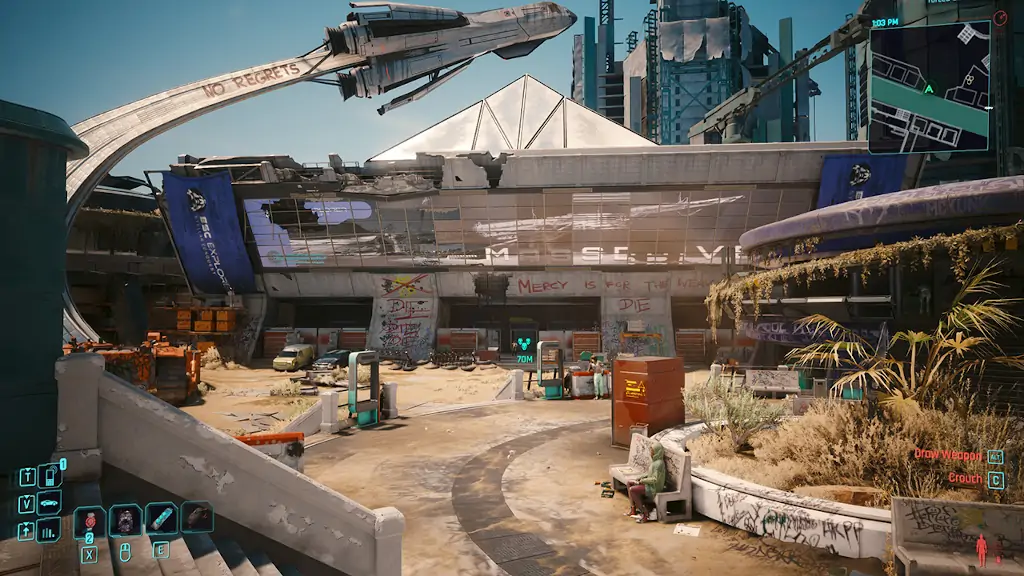Click the skull marker showing 70M
This screenshot has width=1024, height=576.
[x=523, y=340]
